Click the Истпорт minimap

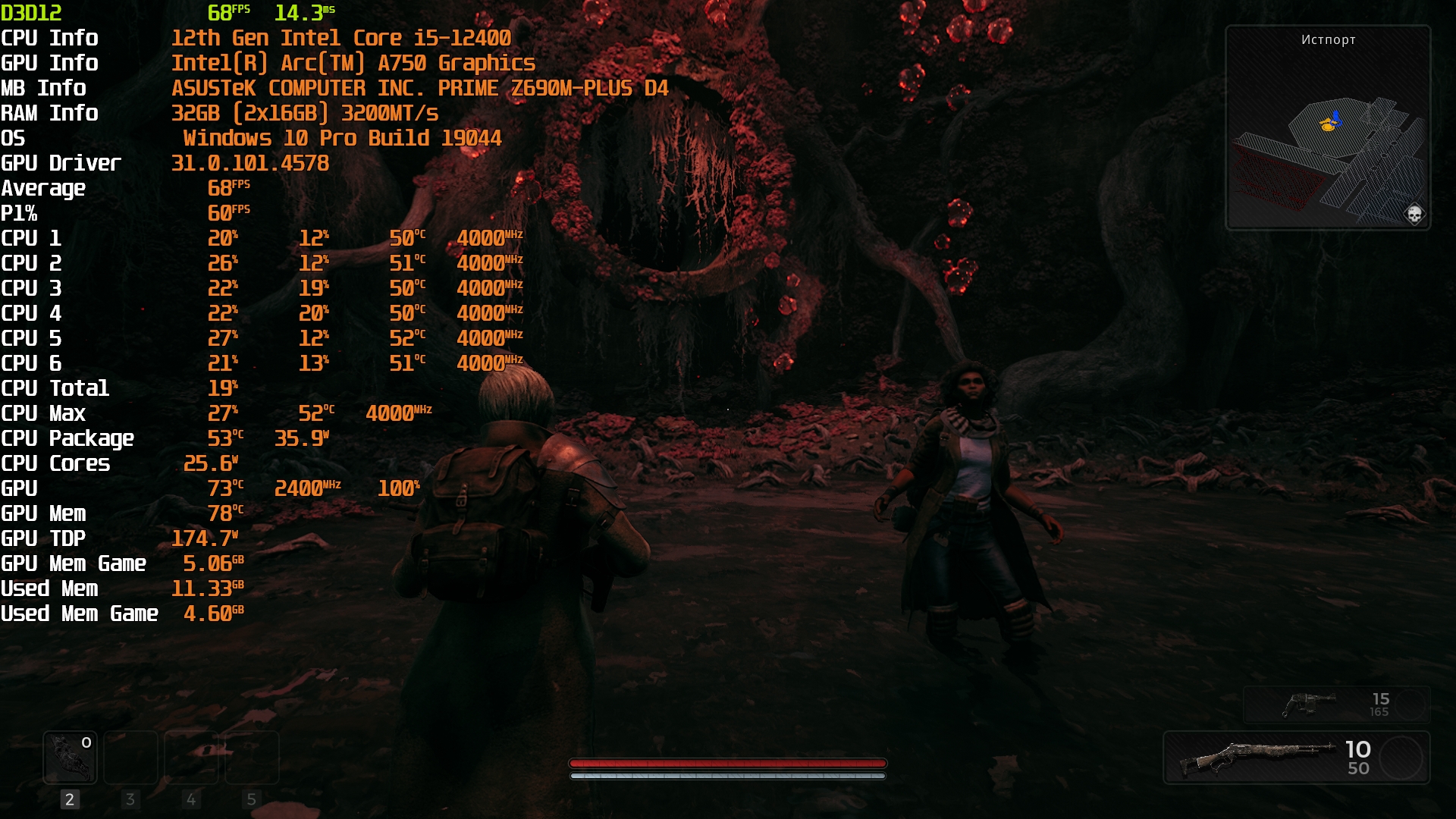1327,129
